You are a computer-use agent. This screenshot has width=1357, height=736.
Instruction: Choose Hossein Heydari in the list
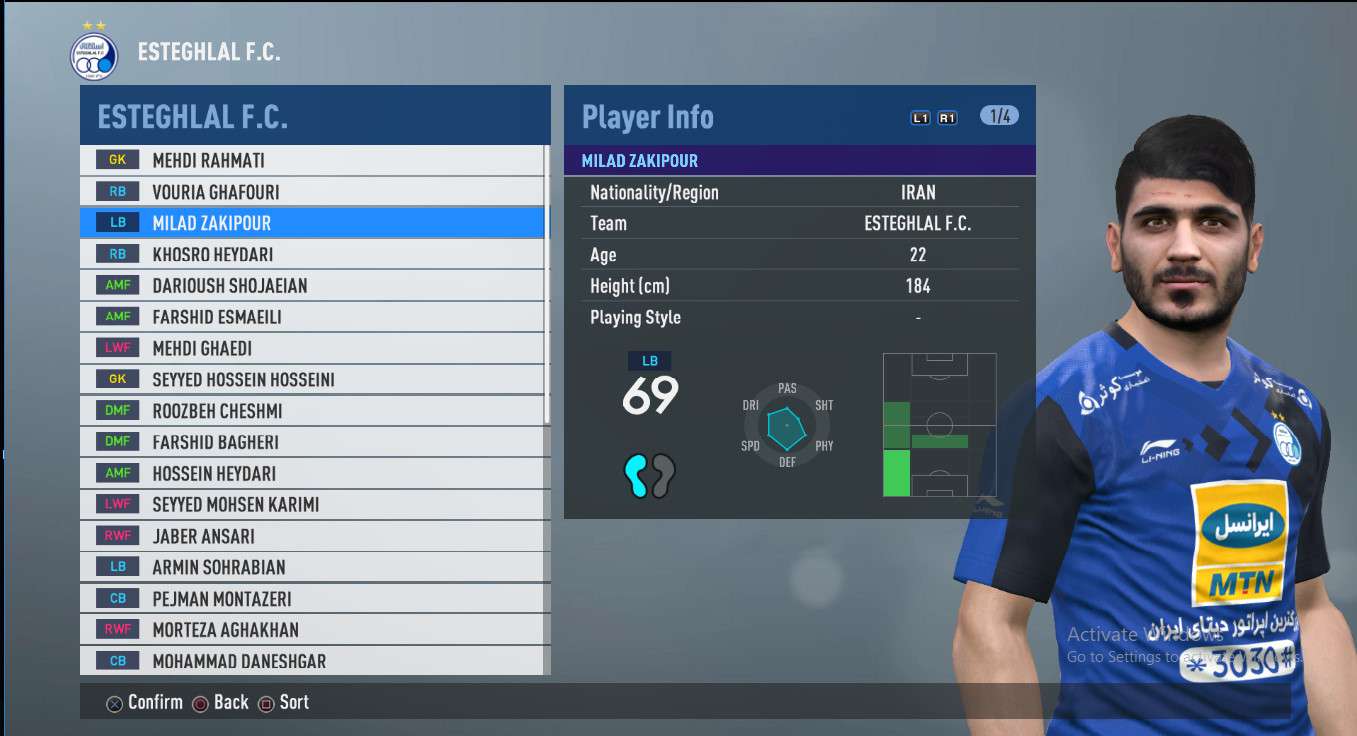tap(312, 473)
